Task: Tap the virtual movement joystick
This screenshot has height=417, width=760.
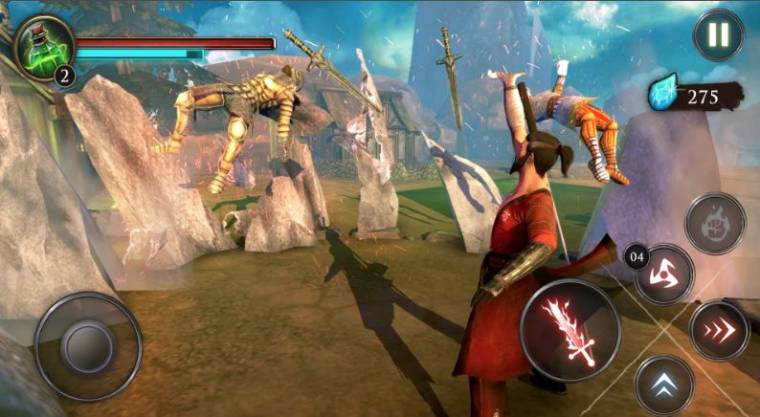Action: click(x=88, y=345)
